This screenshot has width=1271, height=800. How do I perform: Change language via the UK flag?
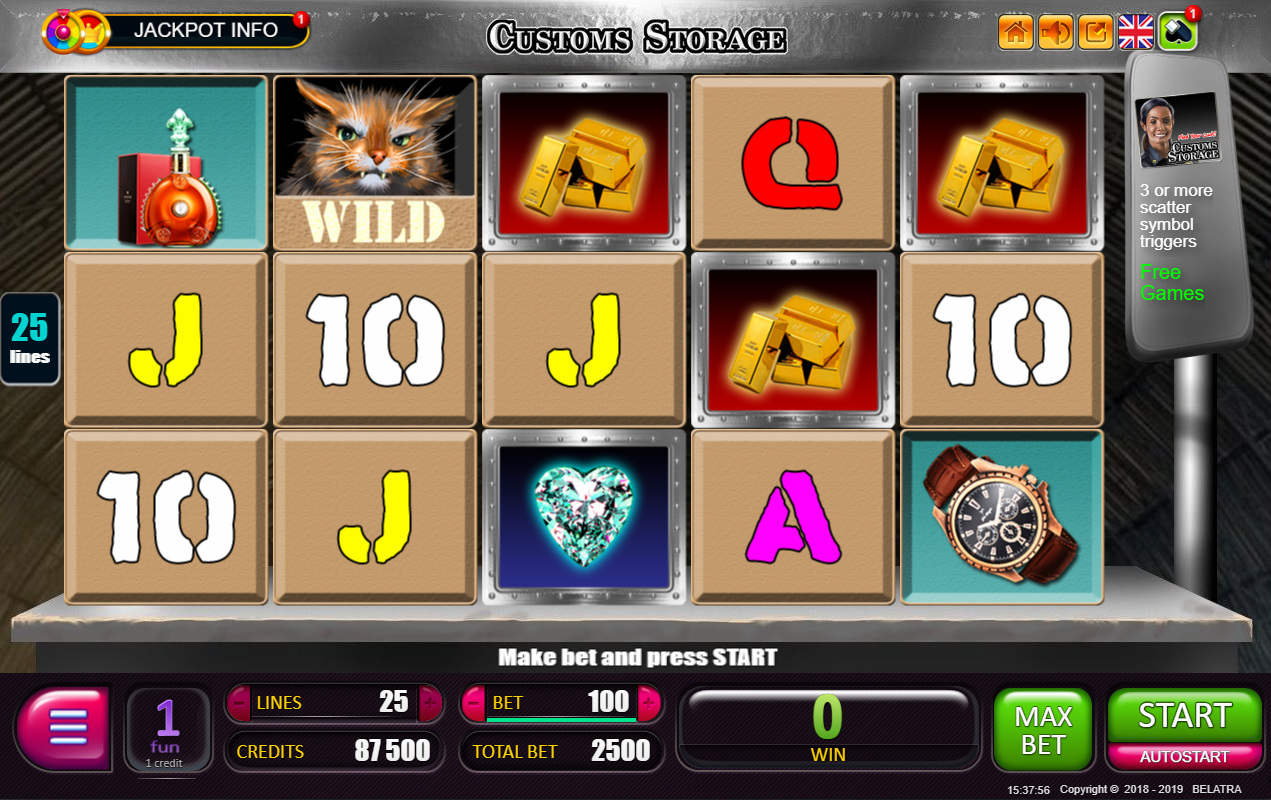1136,32
